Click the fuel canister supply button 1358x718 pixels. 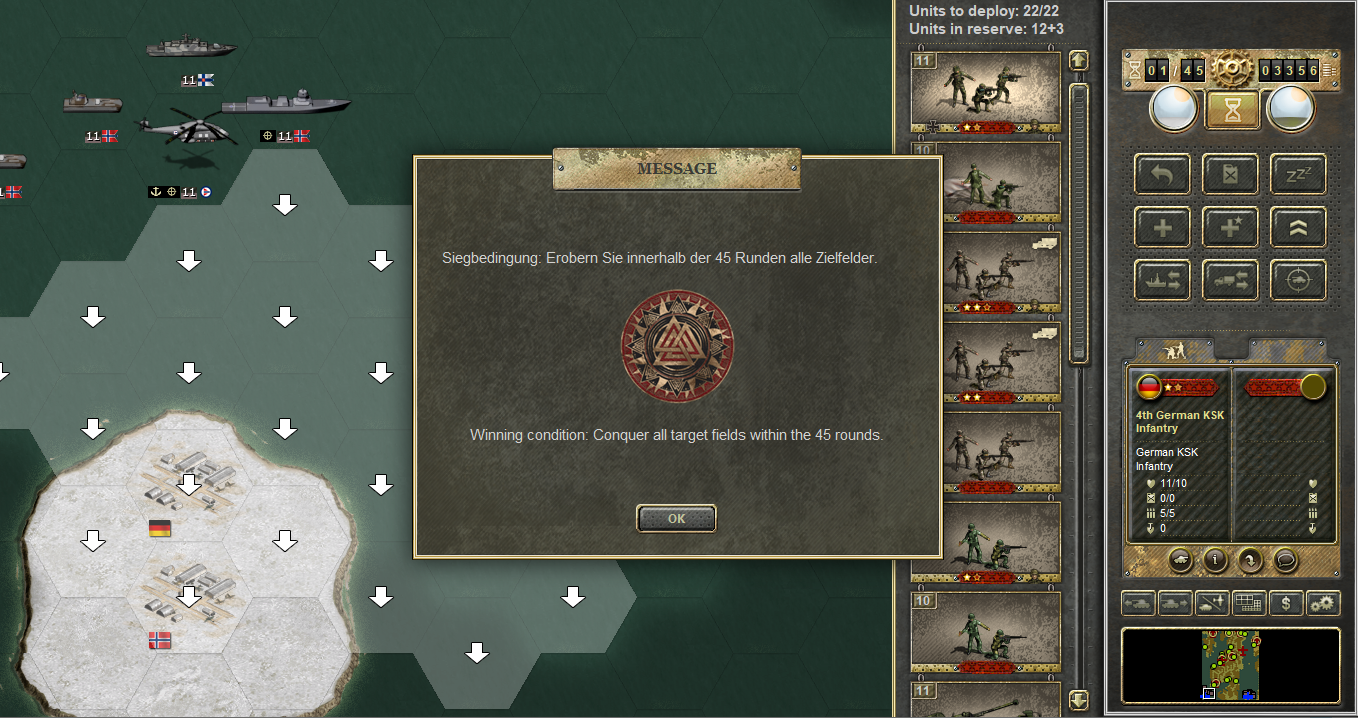click(x=1230, y=174)
